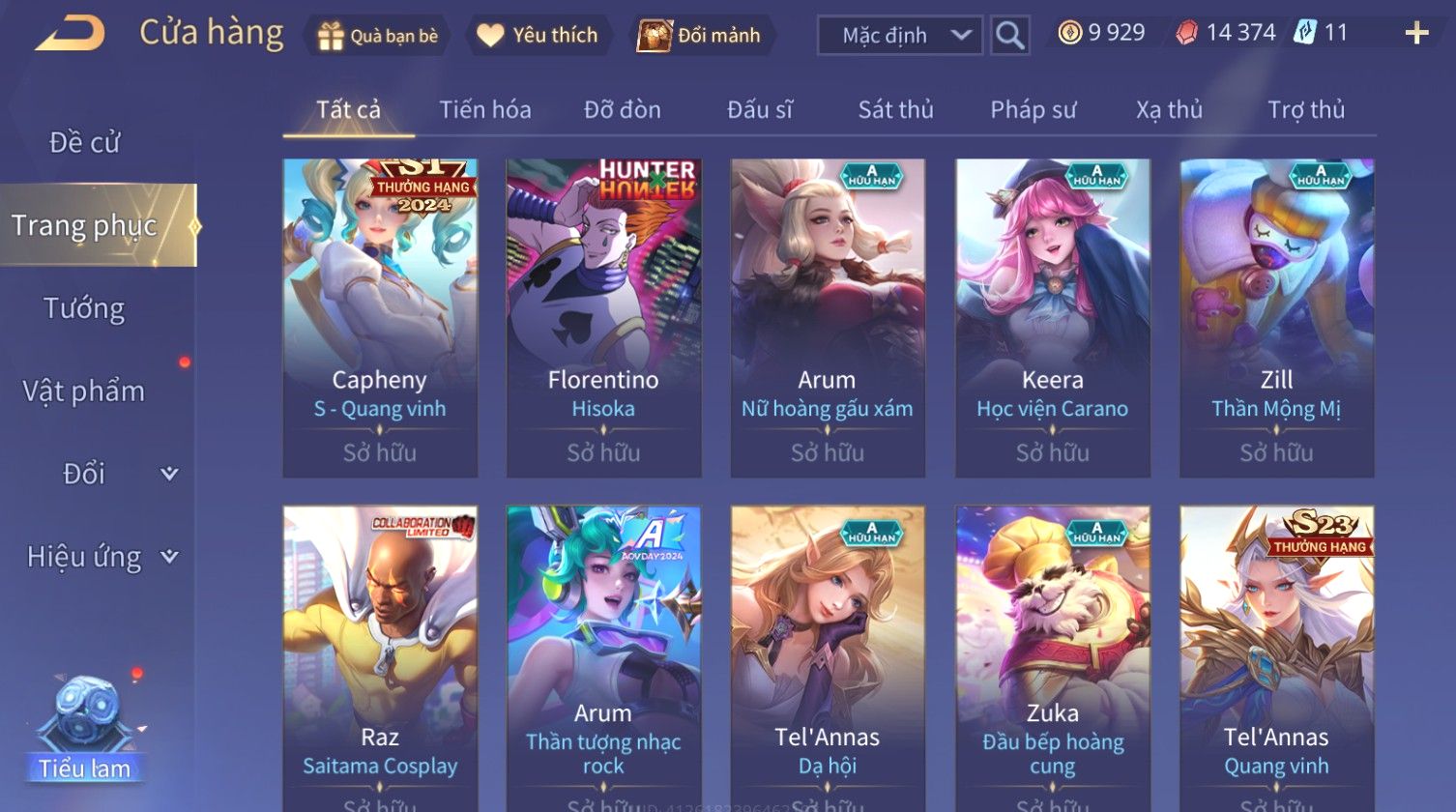
Task: Go back using the return arrow
Action: 70,35
